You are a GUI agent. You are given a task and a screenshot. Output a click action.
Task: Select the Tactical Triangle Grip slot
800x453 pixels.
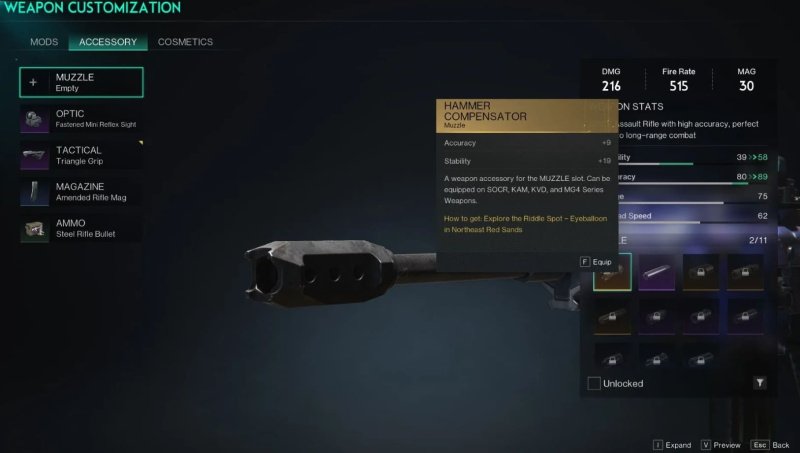(81, 156)
